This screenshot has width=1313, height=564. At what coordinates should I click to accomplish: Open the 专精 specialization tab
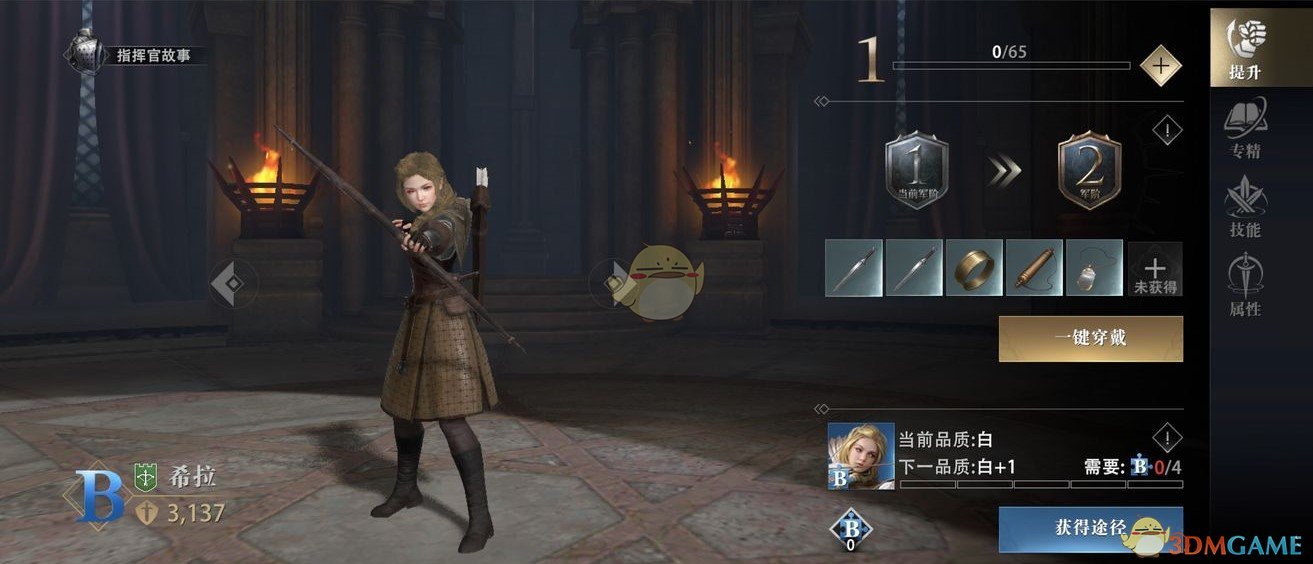[1245, 130]
